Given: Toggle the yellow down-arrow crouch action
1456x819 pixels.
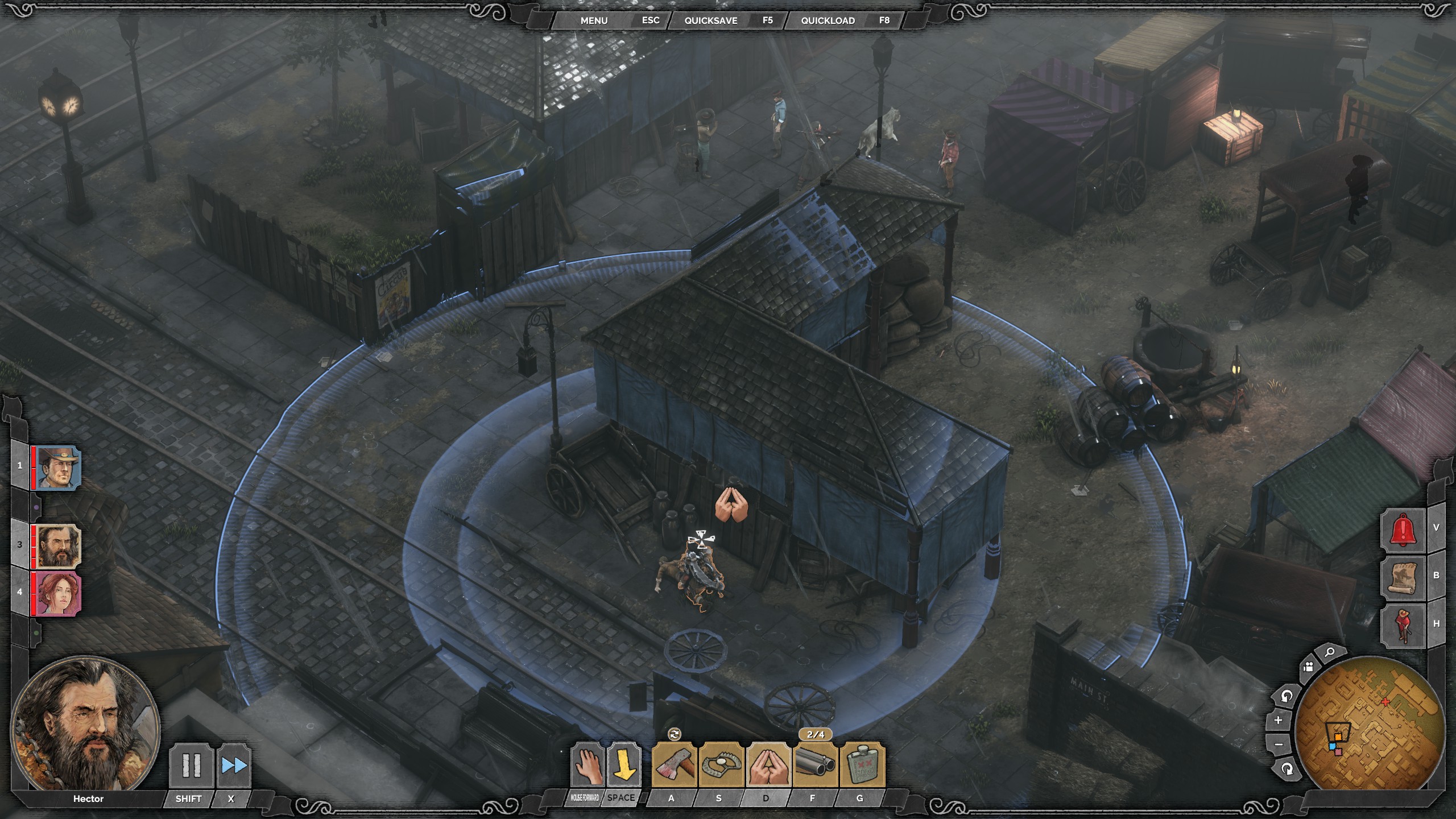Looking at the screenshot, I should point(622,766).
